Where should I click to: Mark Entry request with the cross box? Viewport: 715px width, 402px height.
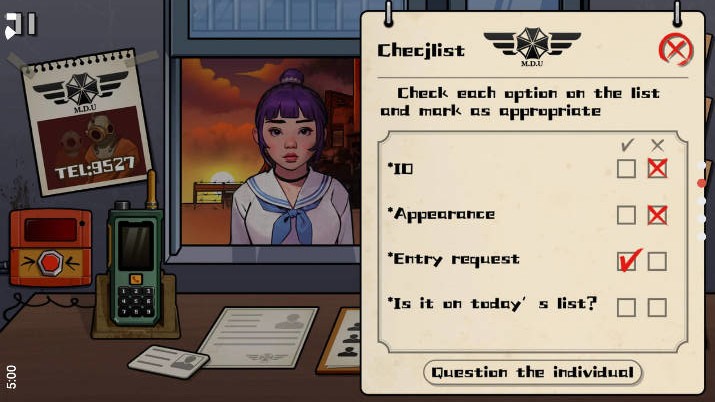click(657, 261)
